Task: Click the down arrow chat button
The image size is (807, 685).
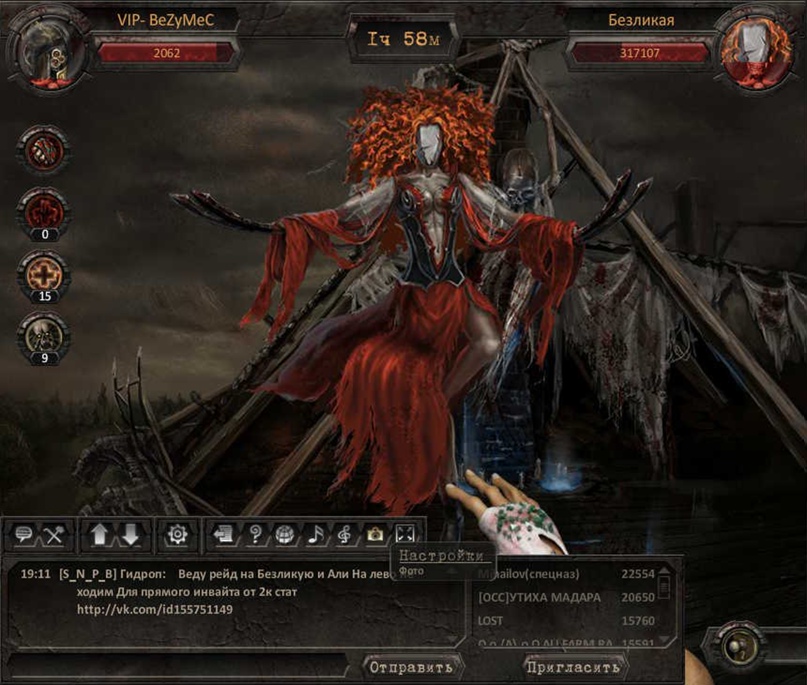Action: [130, 535]
